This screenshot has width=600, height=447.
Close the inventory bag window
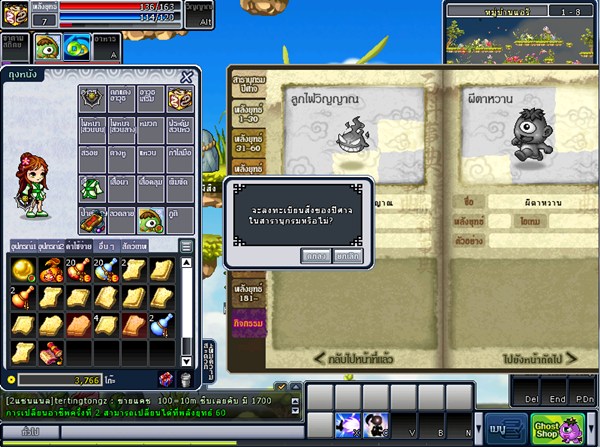click(x=186, y=77)
